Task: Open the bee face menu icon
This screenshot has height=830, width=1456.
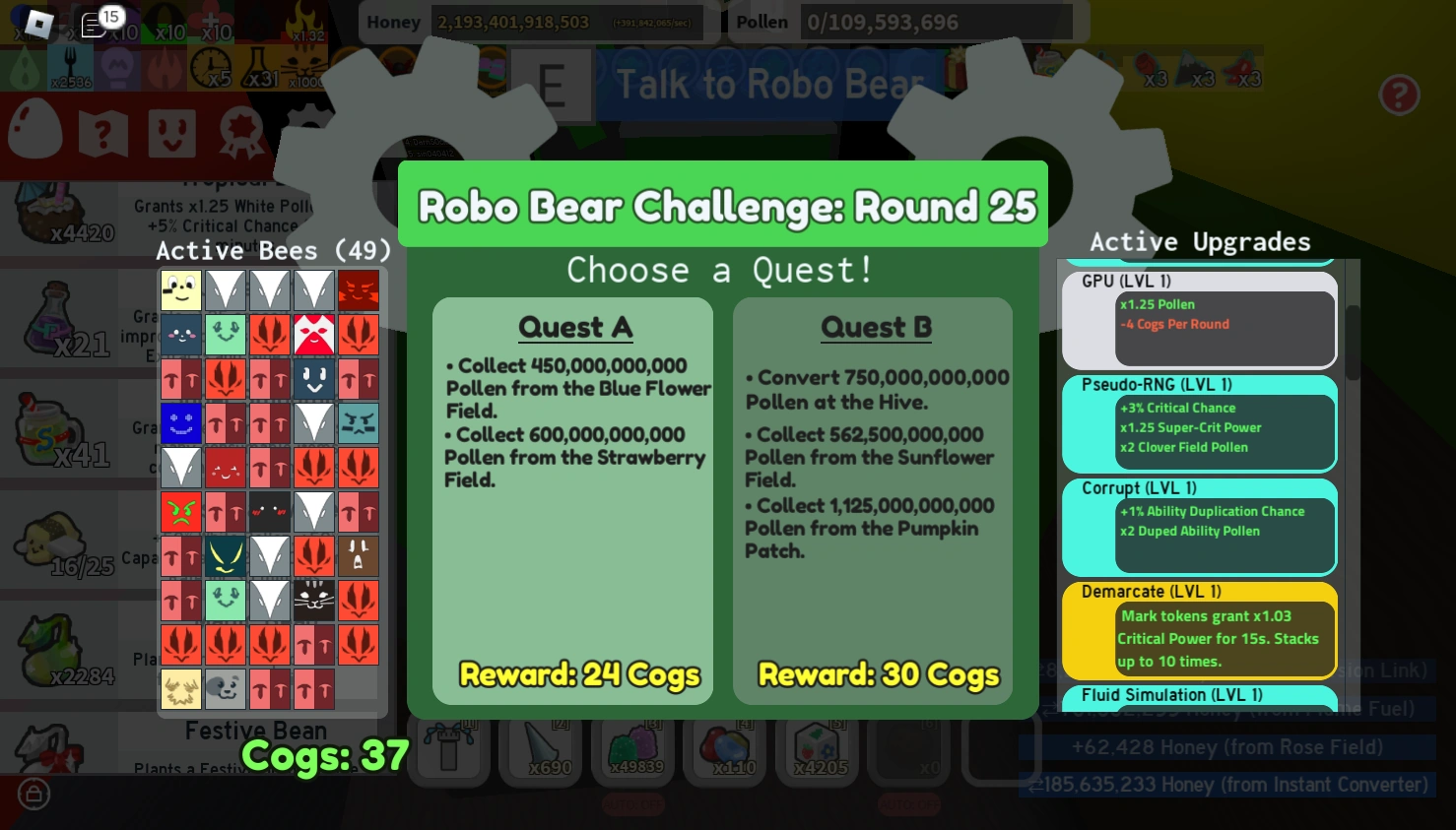Action: pos(172,133)
